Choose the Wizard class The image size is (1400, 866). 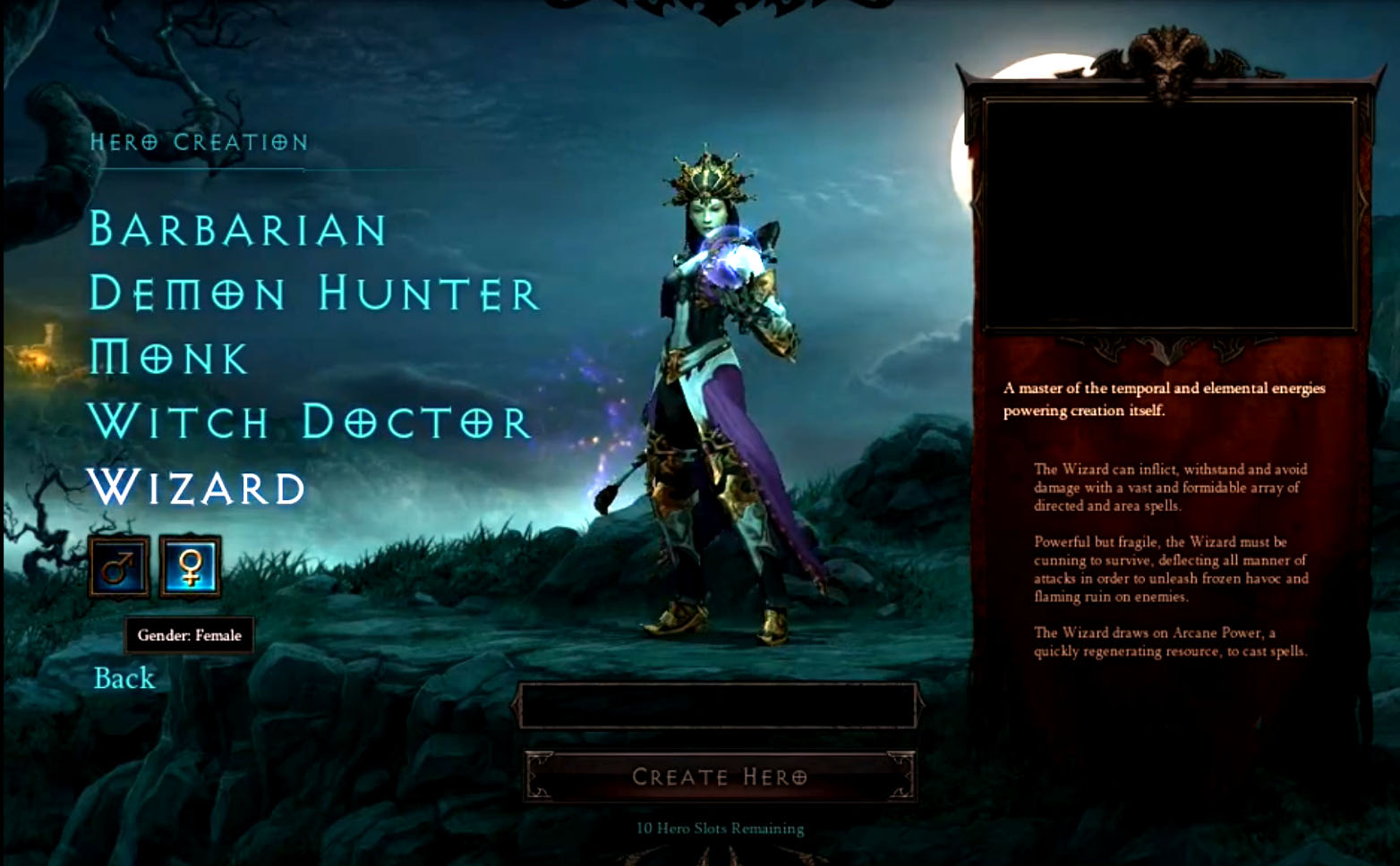coord(197,488)
